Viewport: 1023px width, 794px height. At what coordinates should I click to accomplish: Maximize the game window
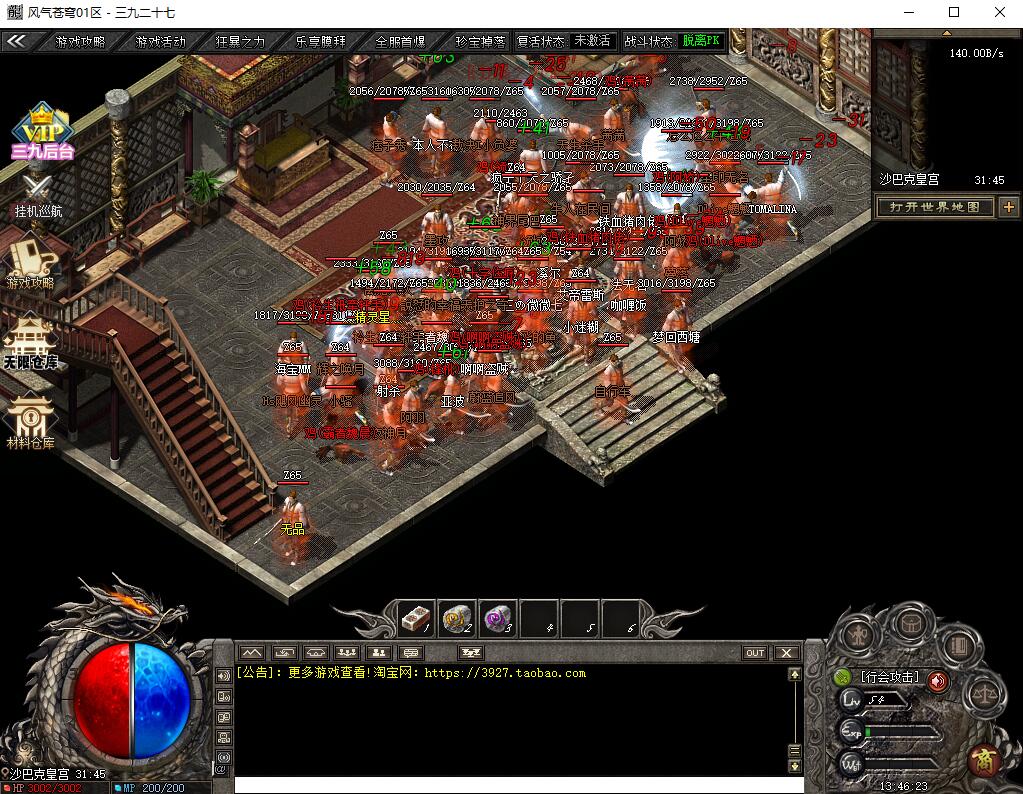[954, 13]
